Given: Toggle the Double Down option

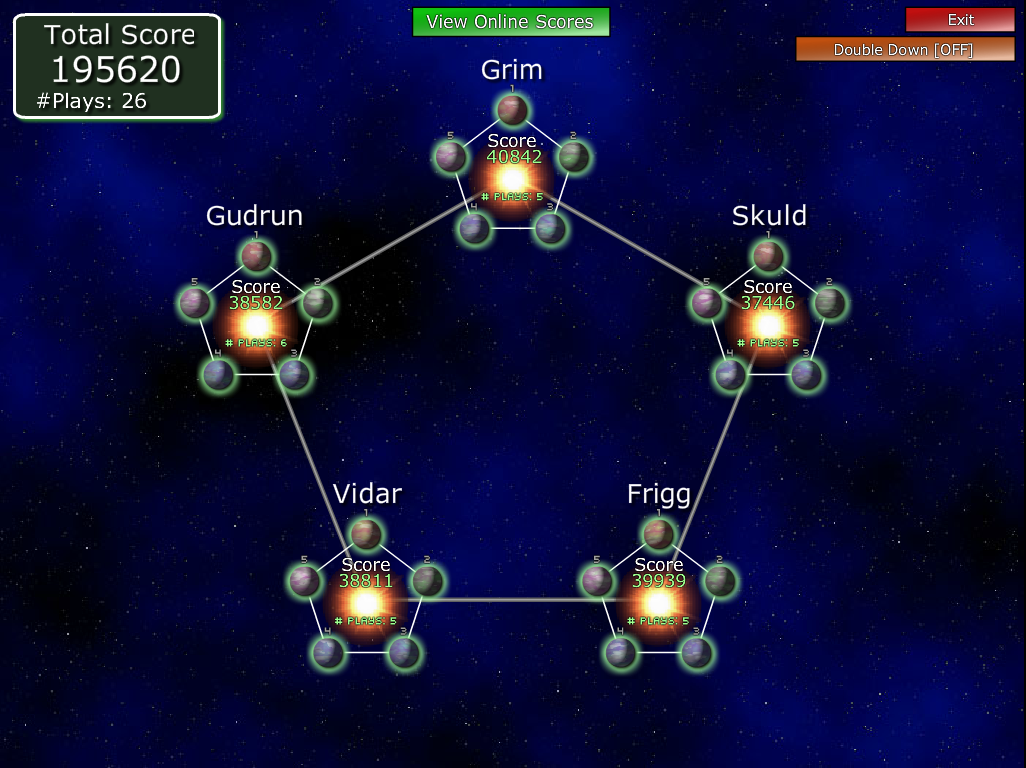Looking at the screenshot, I should pos(904,49).
